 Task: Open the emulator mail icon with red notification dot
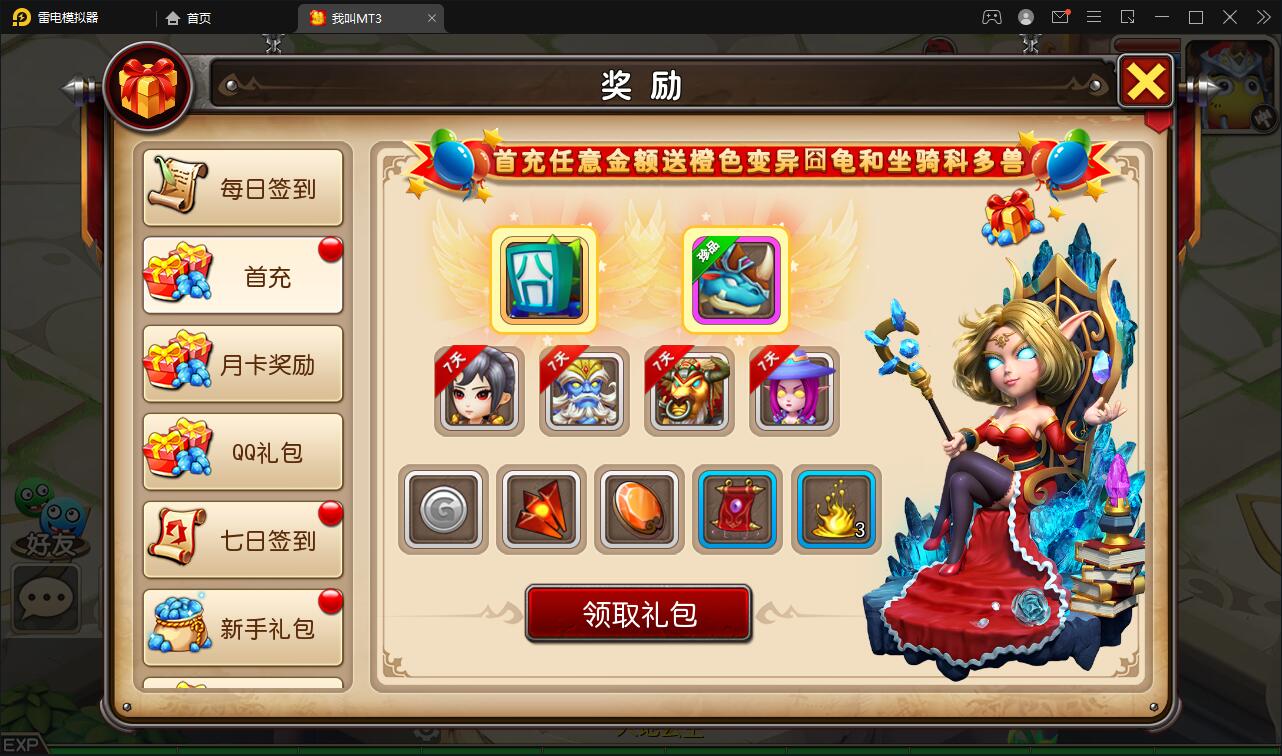click(1060, 17)
